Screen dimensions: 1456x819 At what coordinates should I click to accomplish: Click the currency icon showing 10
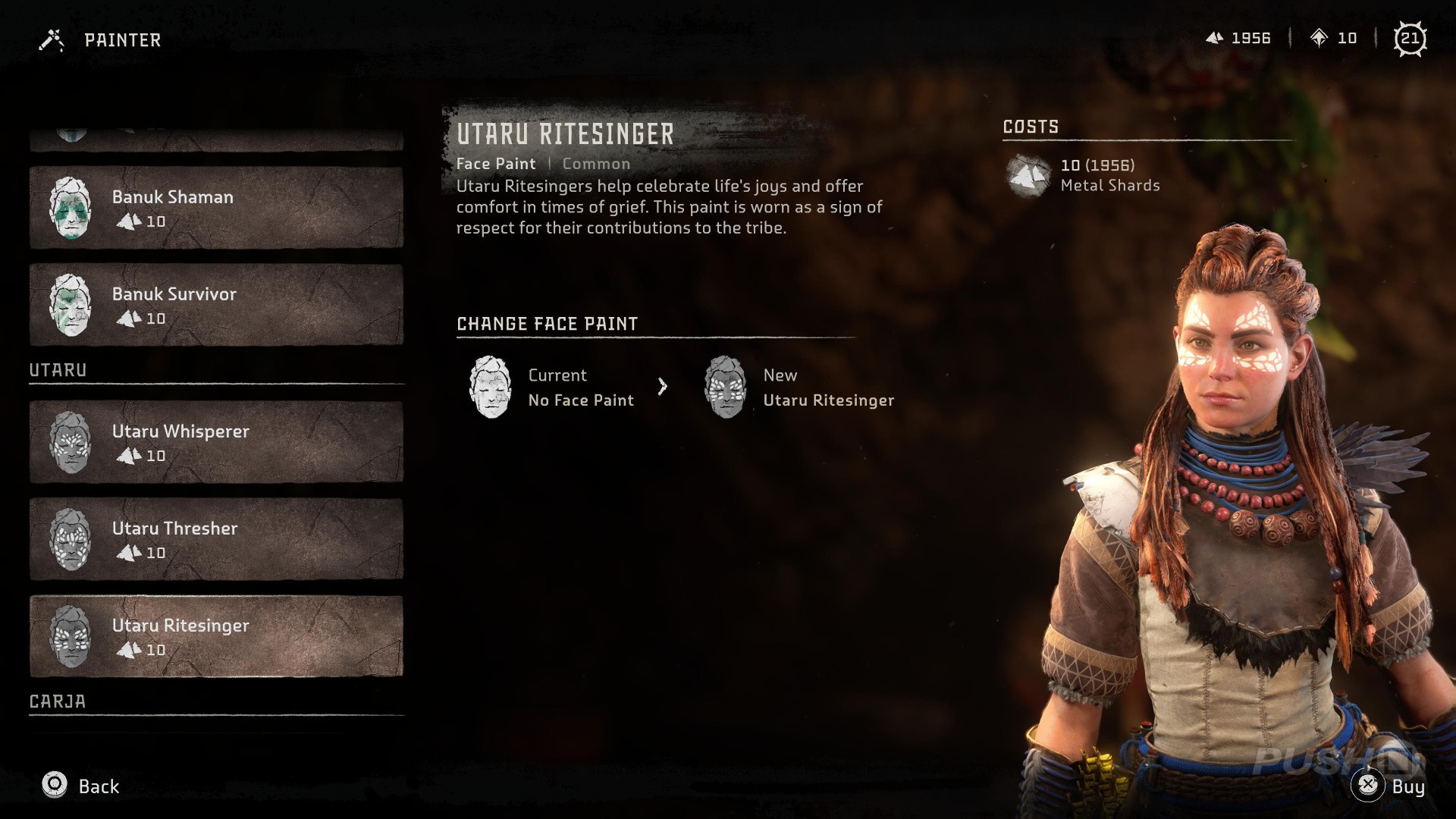tap(1320, 38)
